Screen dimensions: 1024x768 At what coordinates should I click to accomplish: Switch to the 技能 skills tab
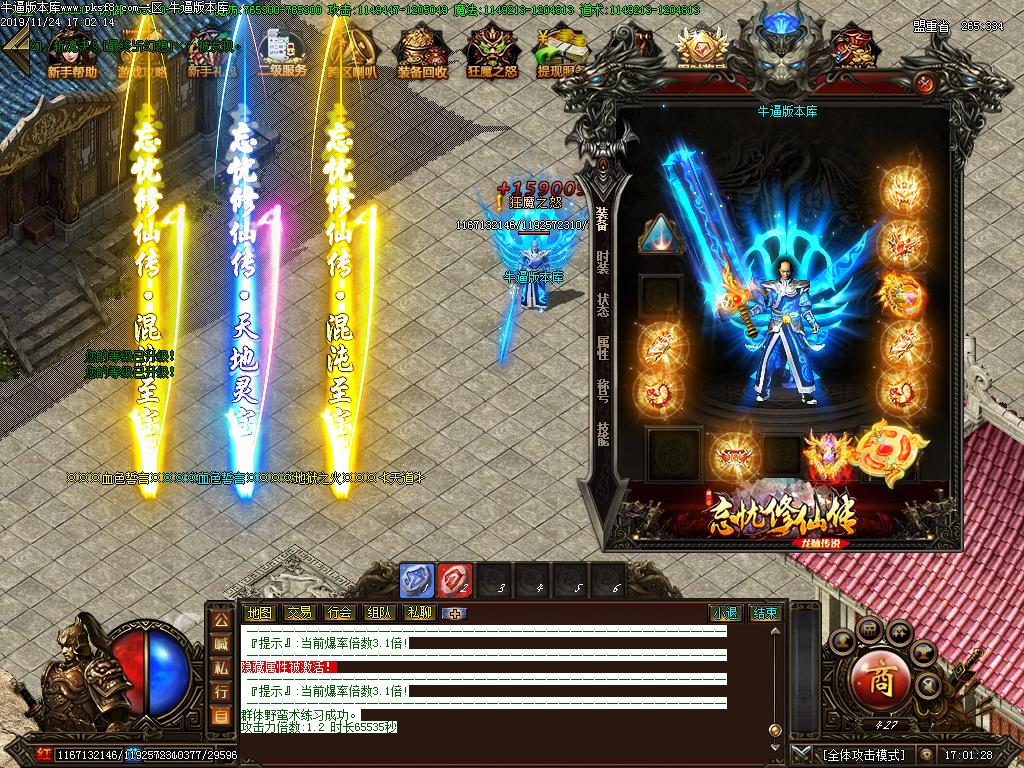point(602,432)
